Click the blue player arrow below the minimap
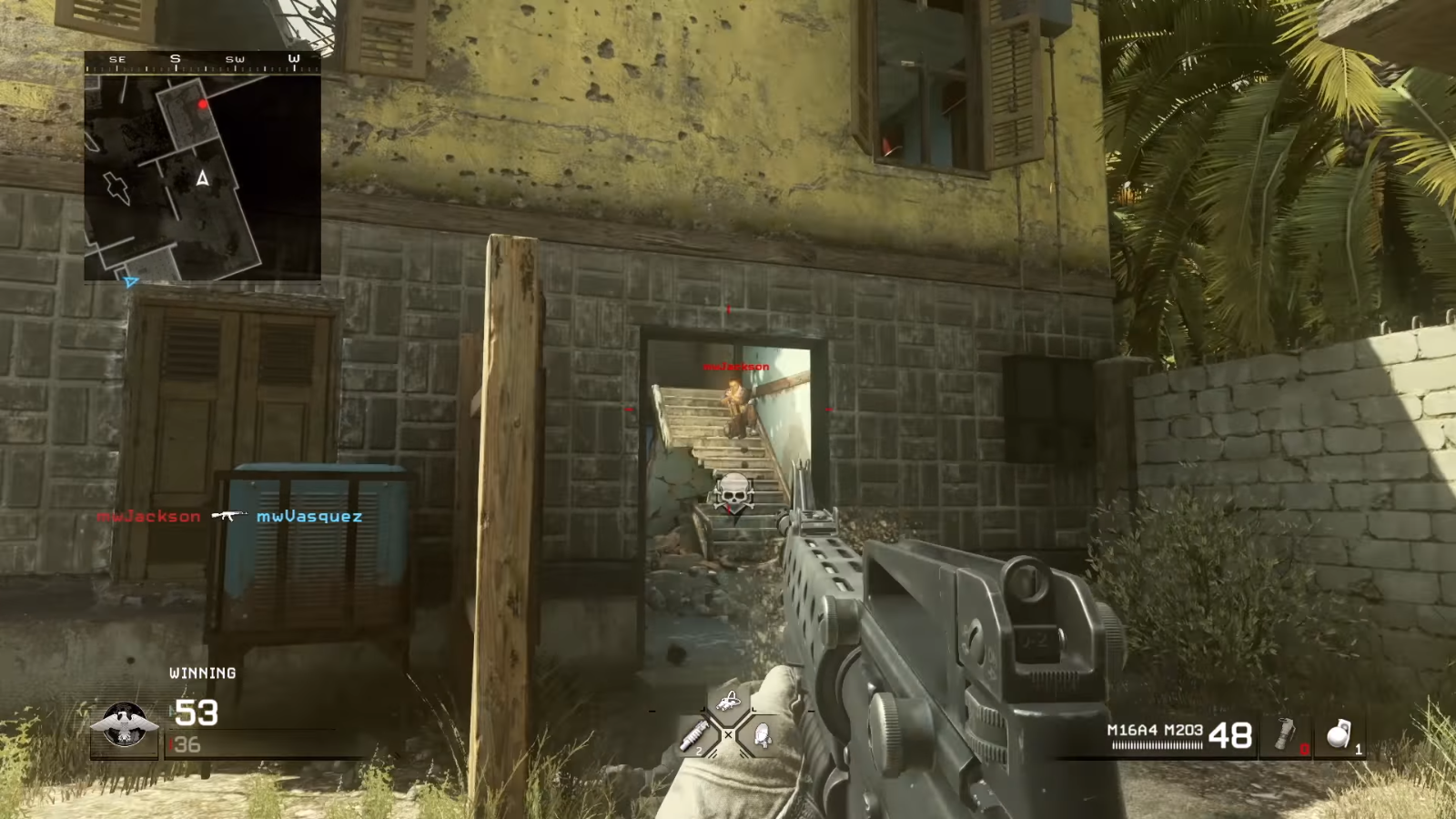The image size is (1456, 819). coord(131,283)
